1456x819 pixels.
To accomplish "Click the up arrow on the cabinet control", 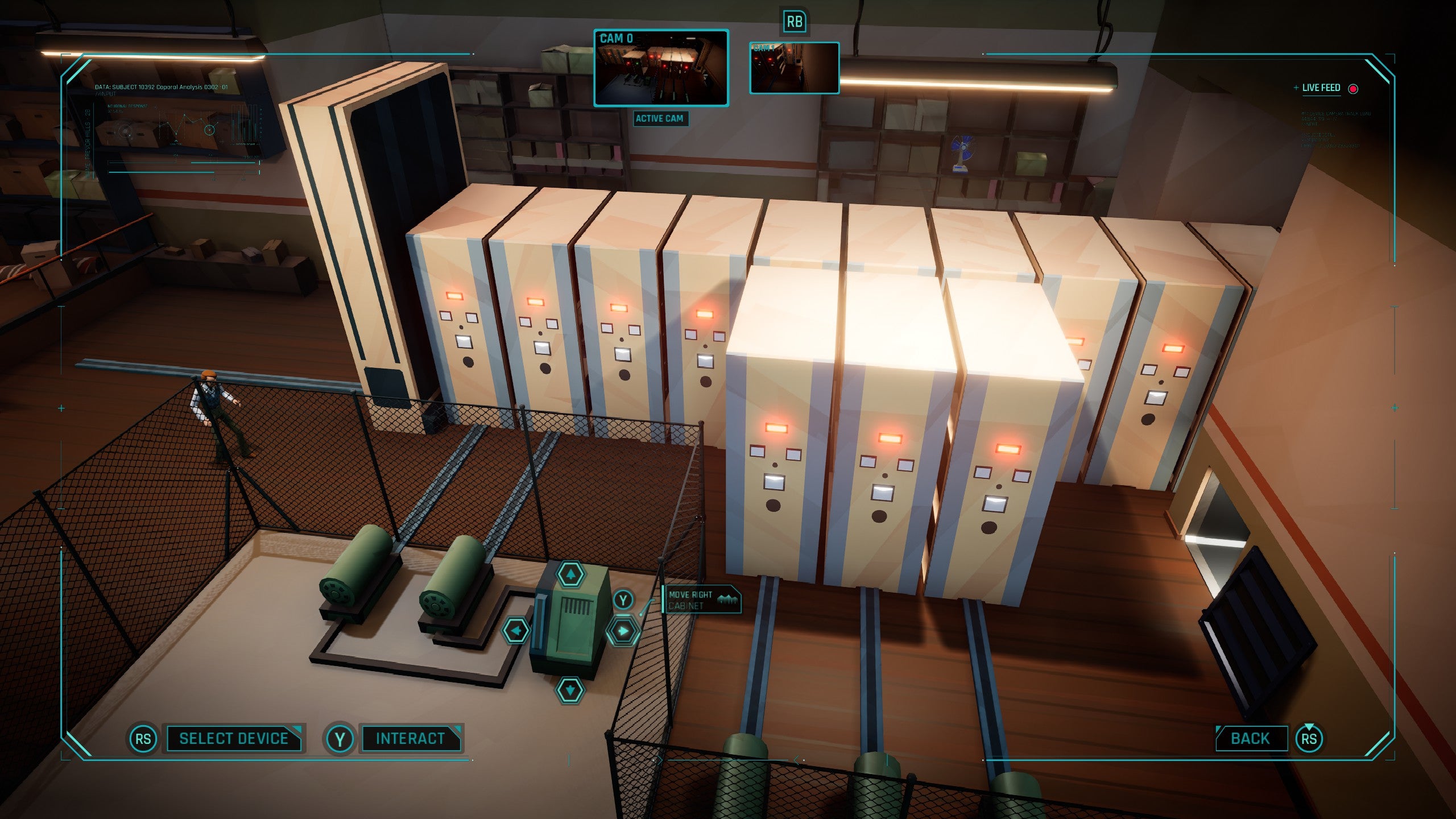I will [570, 574].
